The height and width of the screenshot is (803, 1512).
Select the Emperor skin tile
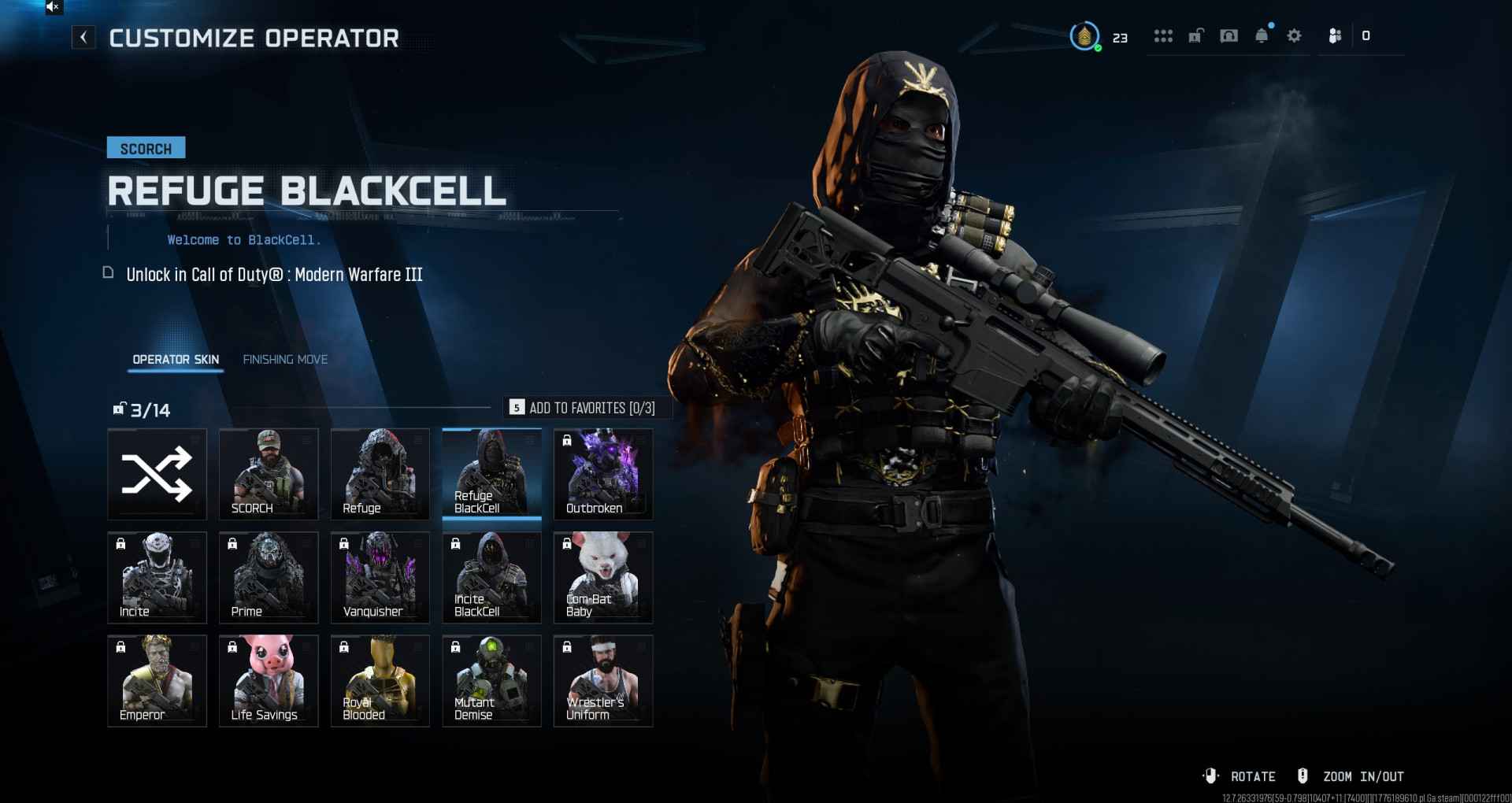(157, 680)
